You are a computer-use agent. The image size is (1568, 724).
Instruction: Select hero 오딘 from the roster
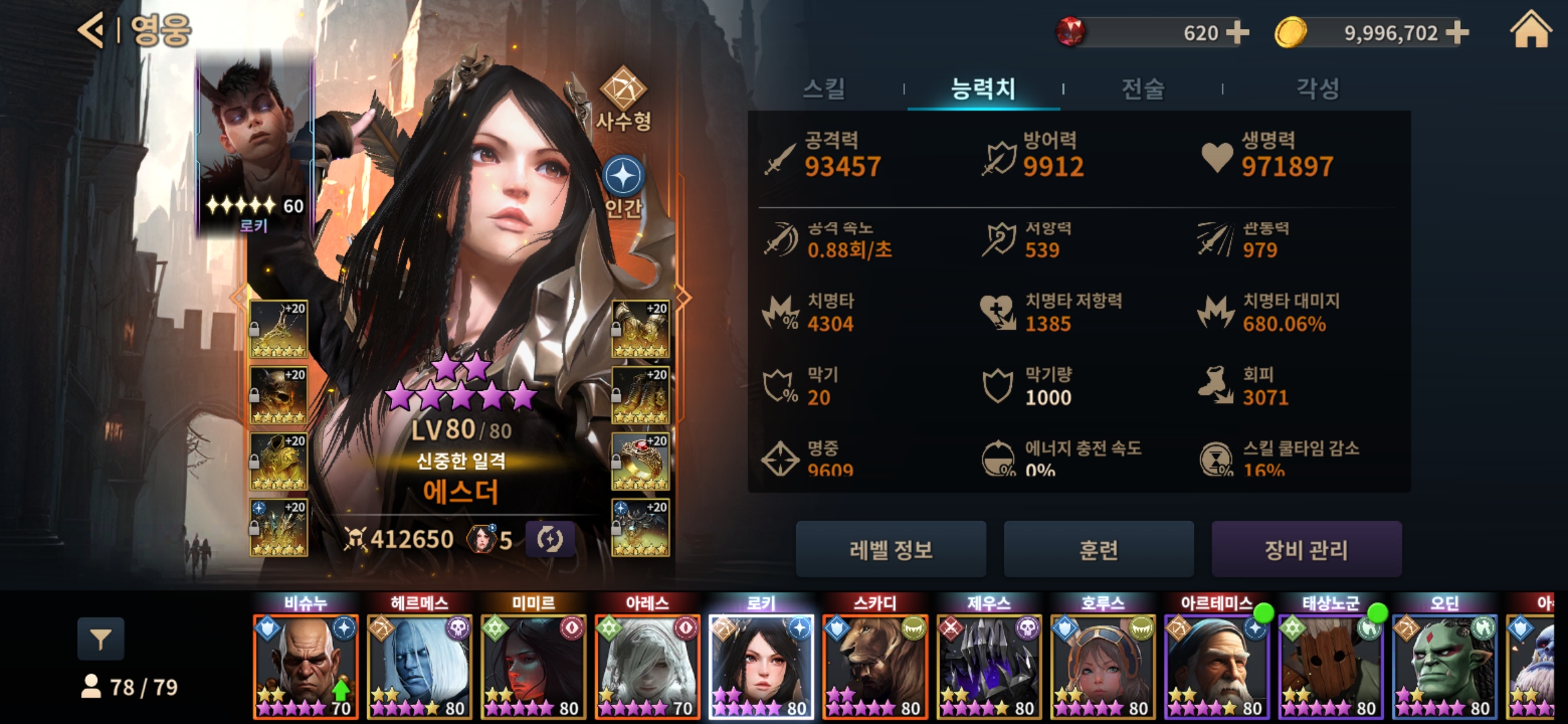pos(1445,665)
